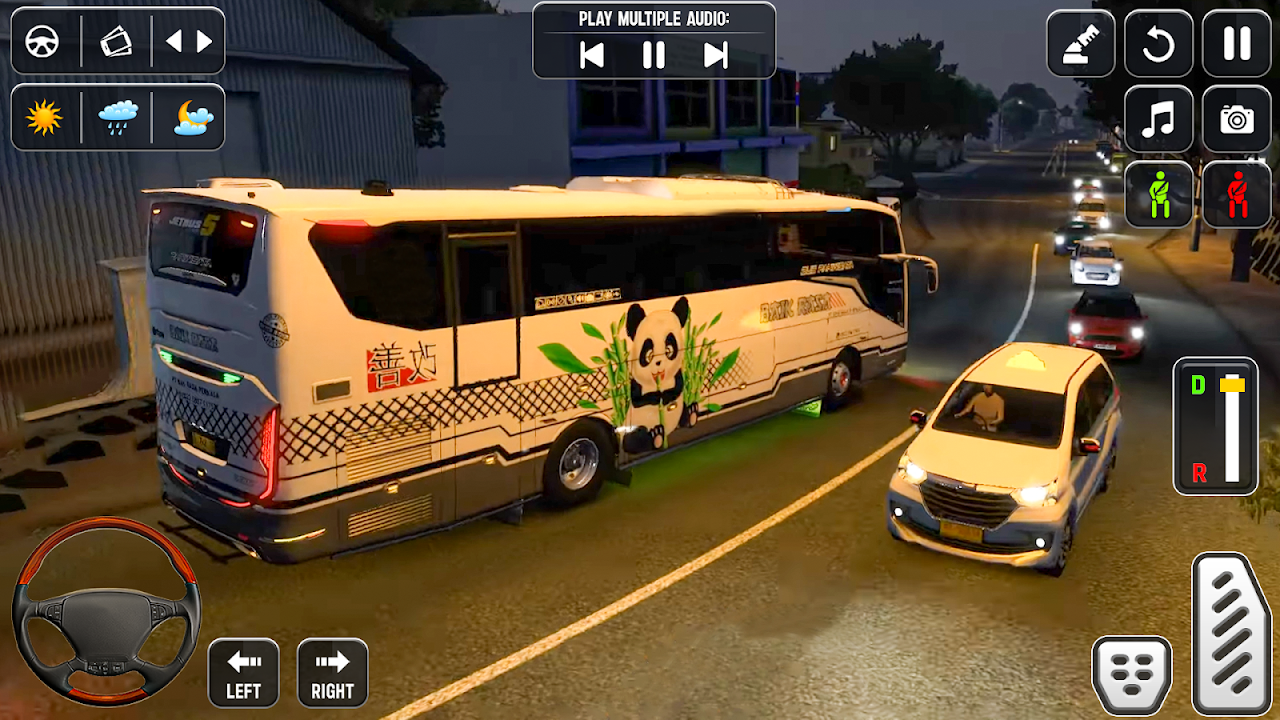Tap the siren light icon button
The image size is (1280, 720).
[1081, 43]
